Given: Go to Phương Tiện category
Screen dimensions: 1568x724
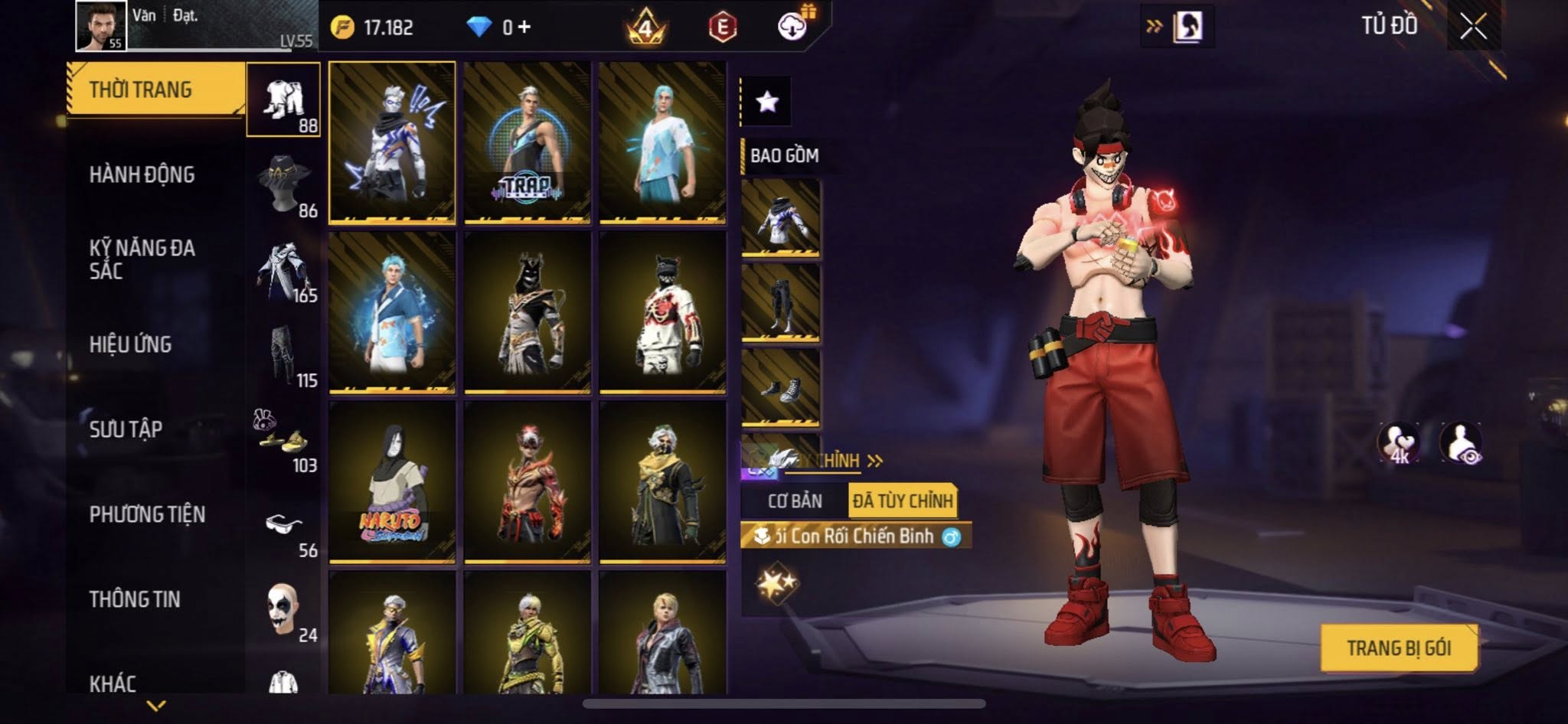Looking at the screenshot, I should point(147,514).
